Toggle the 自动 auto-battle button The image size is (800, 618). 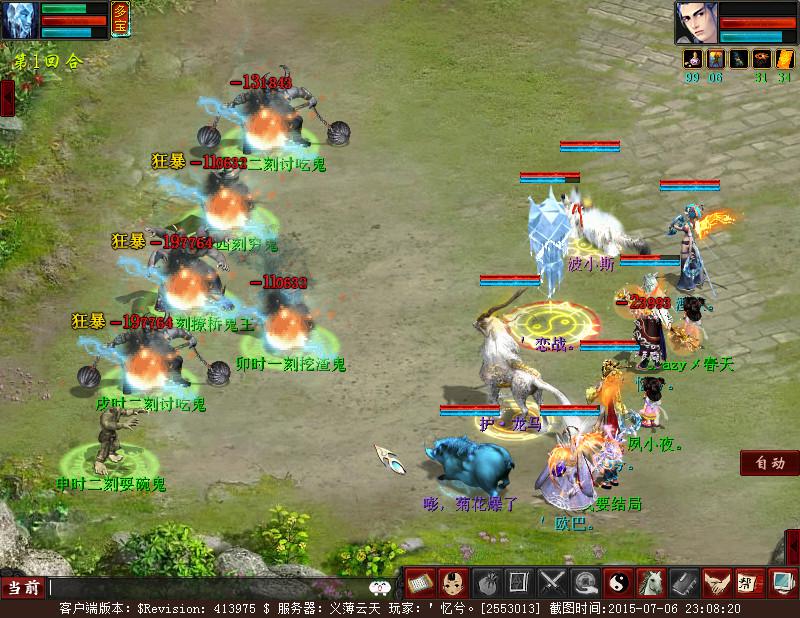770,463
